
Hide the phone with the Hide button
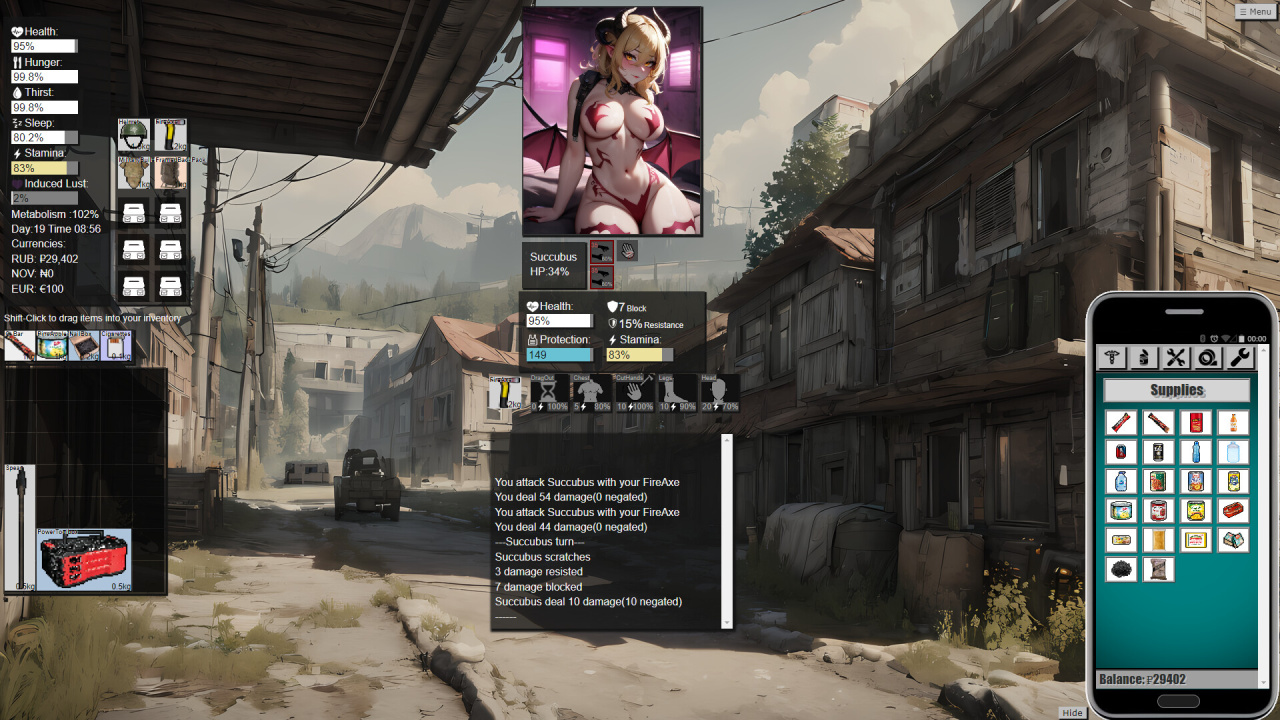pos(1072,712)
